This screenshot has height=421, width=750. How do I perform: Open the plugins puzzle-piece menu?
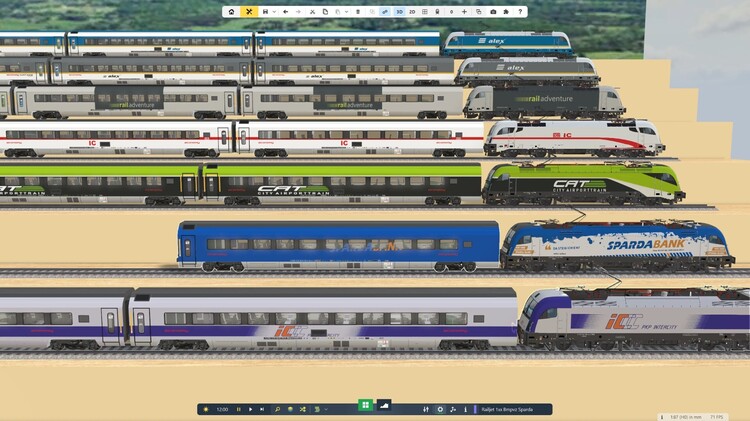pyautogui.click(x=506, y=12)
